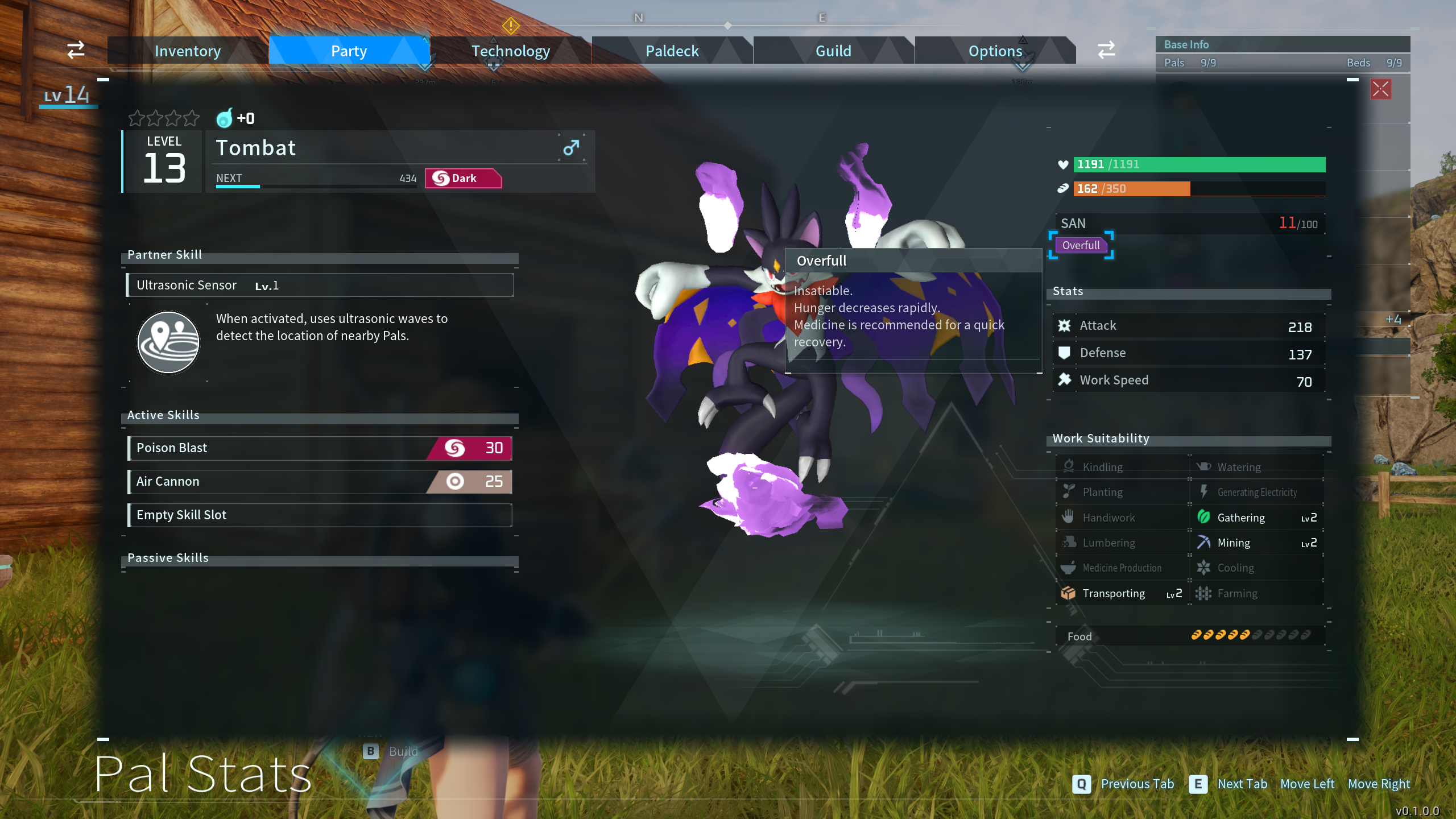This screenshot has width=1456, height=819.
Task: Switch to the Options tab
Action: coord(995,51)
